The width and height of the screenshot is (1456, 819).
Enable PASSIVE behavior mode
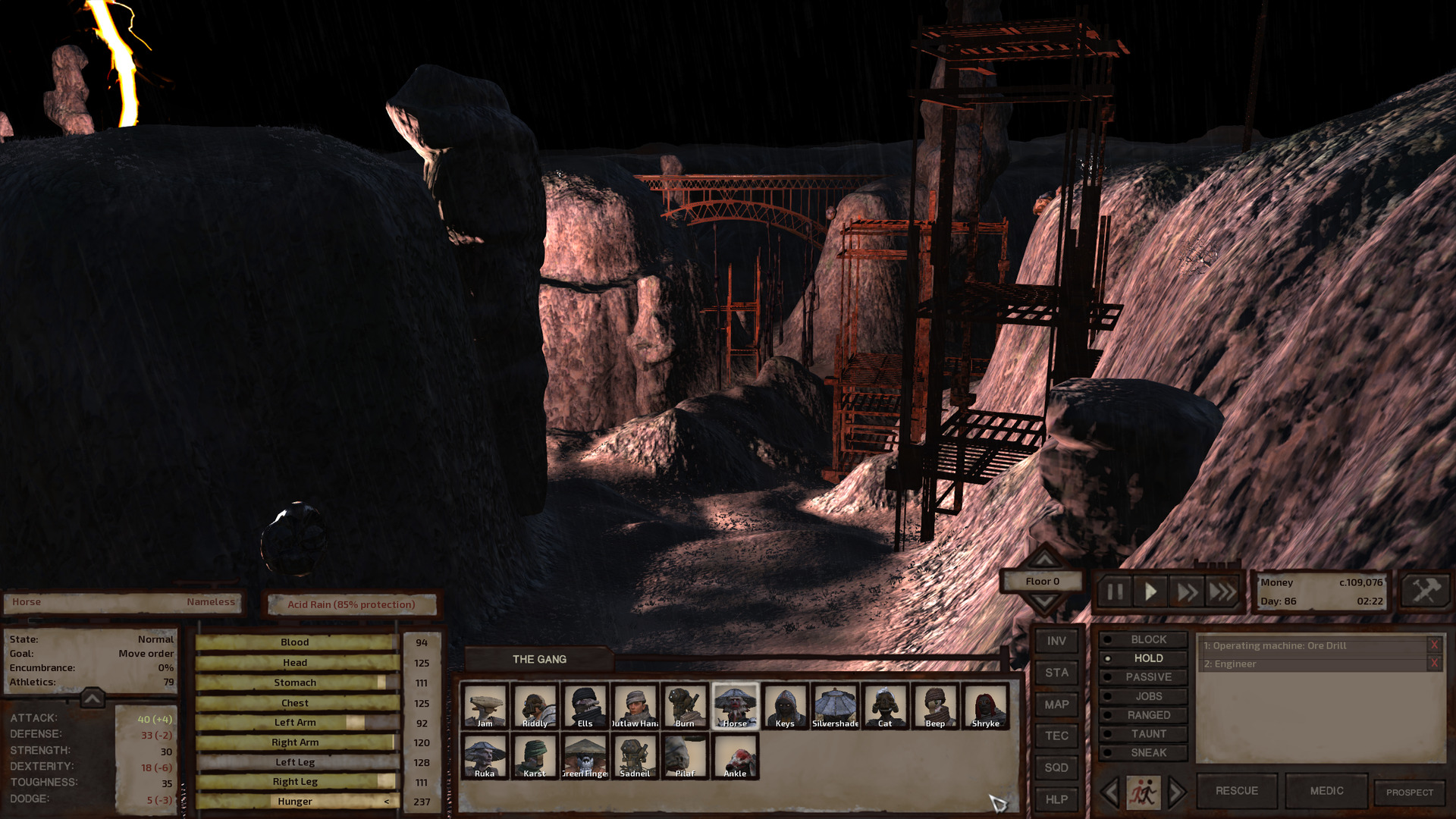(1149, 676)
